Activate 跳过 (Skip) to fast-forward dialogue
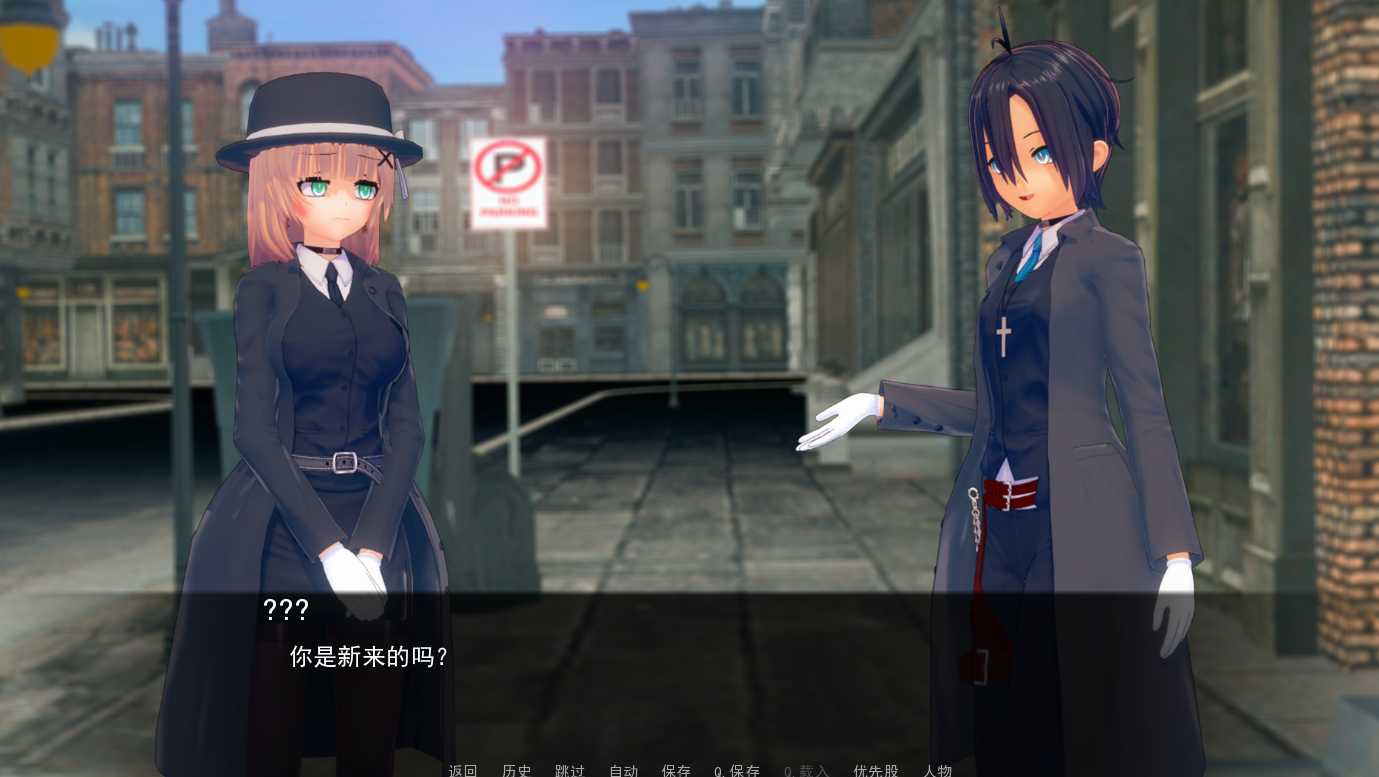 [x=570, y=770]
